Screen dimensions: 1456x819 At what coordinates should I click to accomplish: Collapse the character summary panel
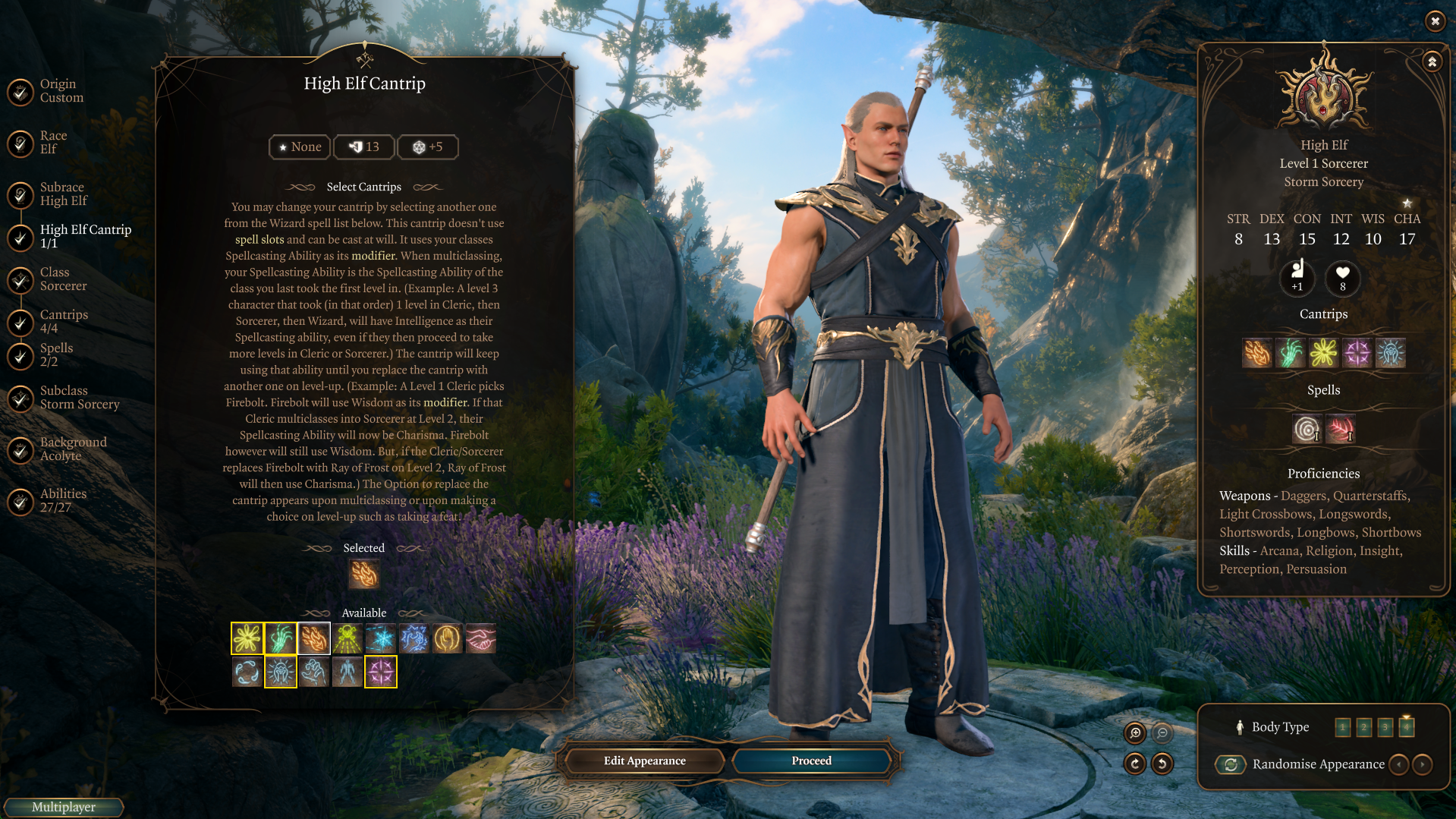(1432, 61)
